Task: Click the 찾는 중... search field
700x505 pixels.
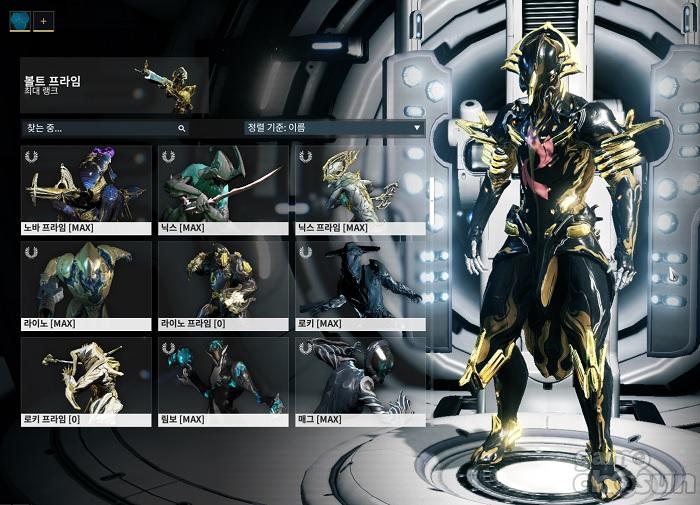Action: click(x=98, y=128)
